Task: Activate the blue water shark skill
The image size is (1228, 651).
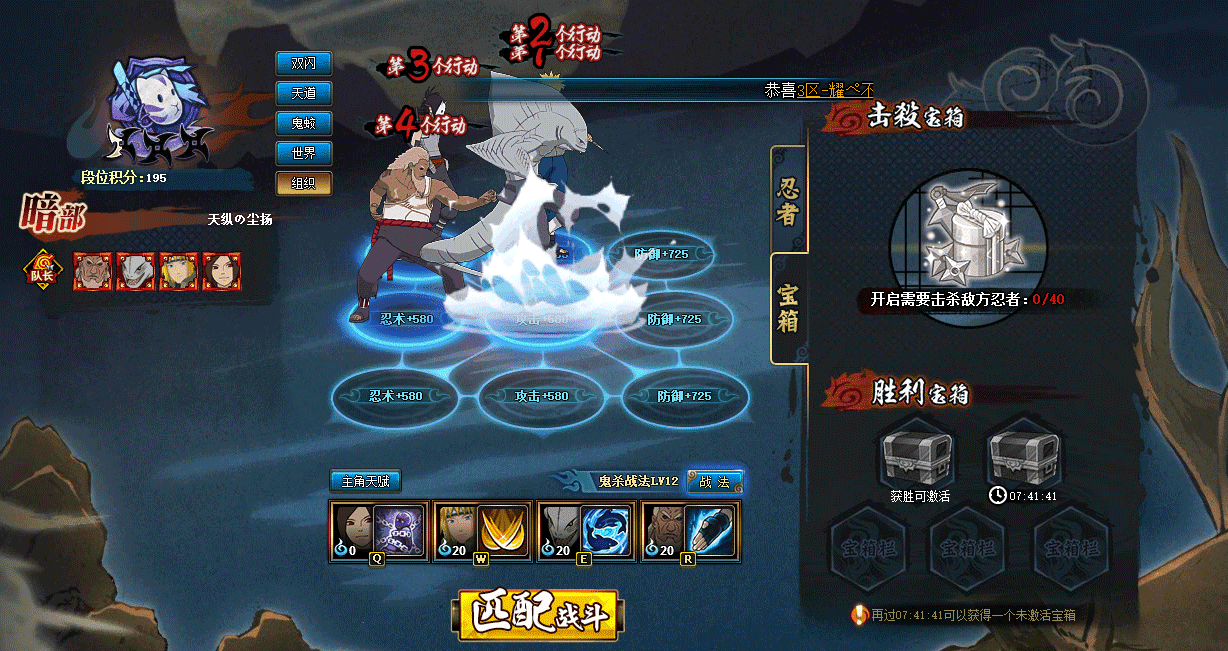Action: coord(609,530)
